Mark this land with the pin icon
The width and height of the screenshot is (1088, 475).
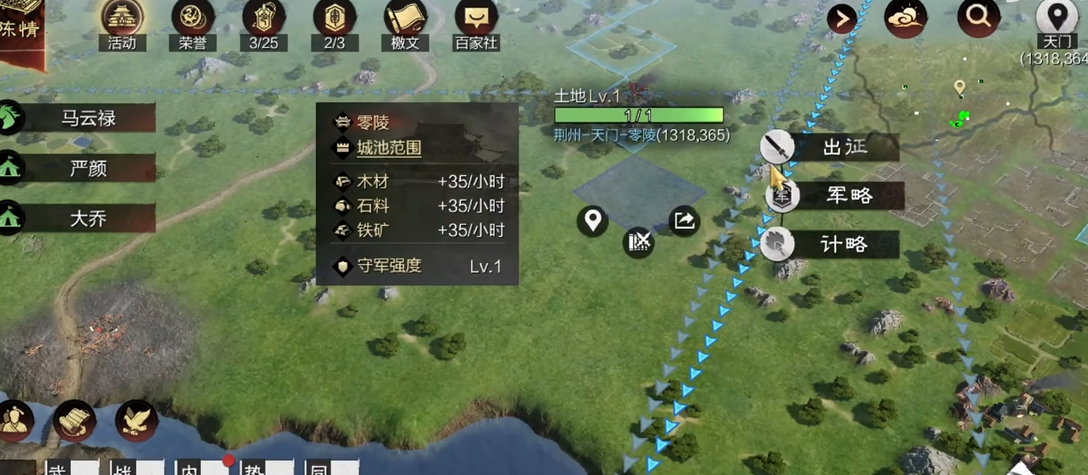click(593, 220)
